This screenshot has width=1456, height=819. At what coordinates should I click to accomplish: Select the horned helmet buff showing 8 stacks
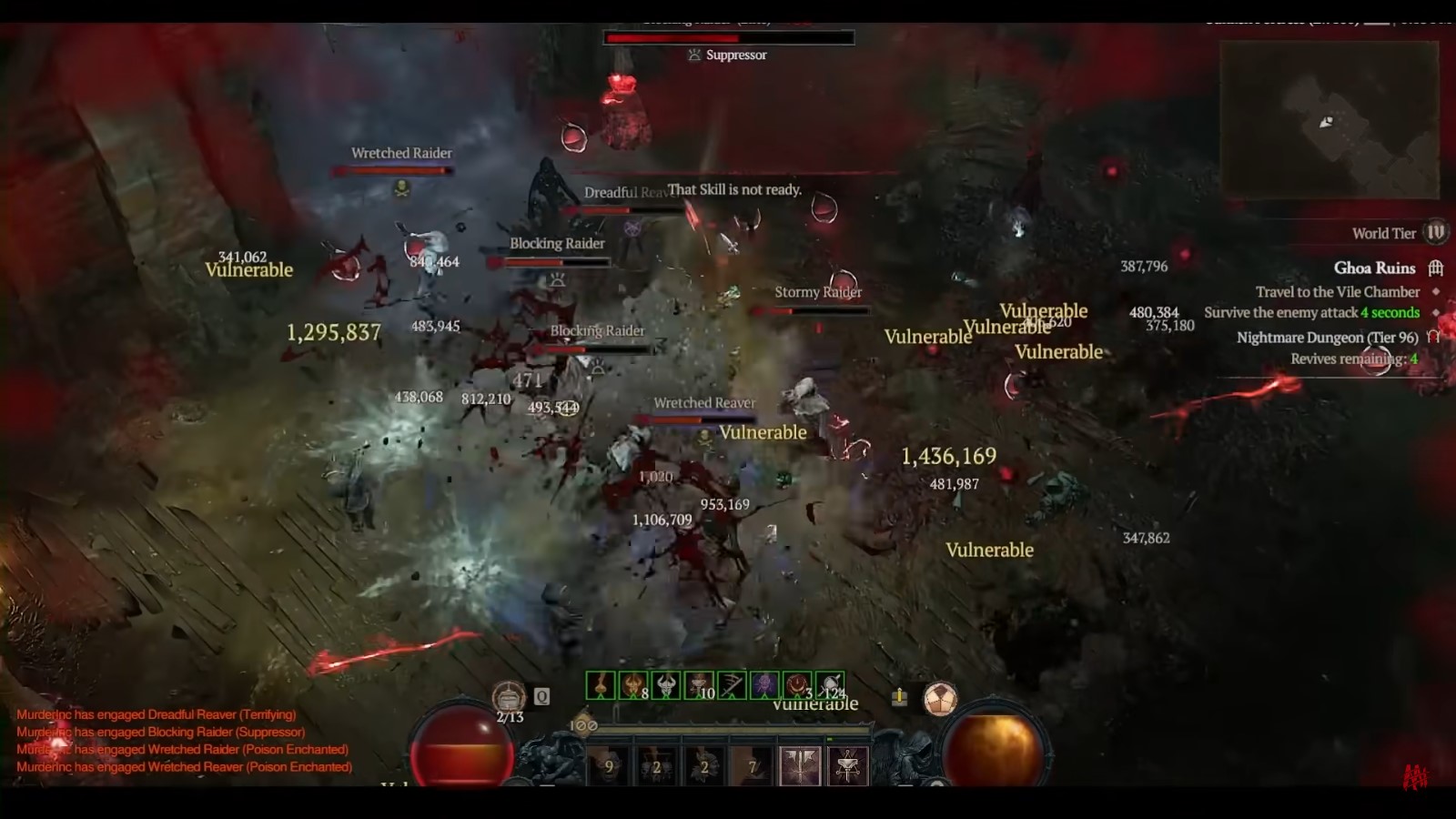coord(632,684)
